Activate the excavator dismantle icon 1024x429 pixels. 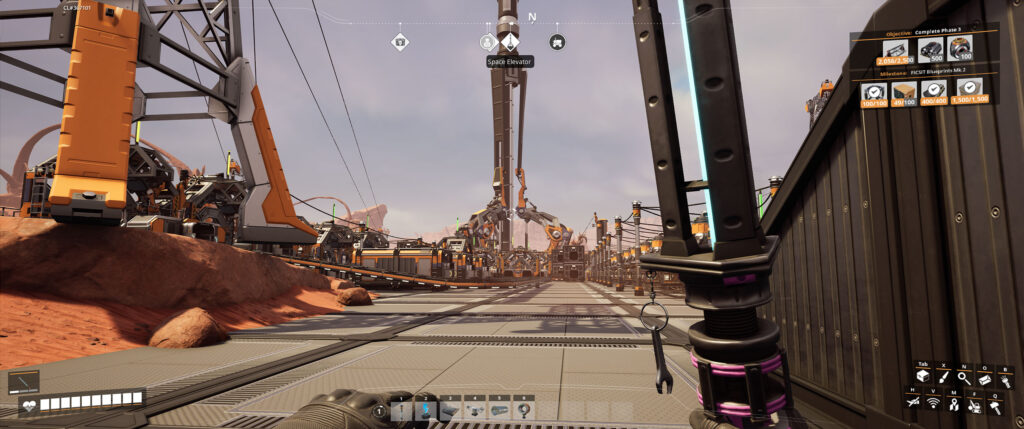click(975, 403)
